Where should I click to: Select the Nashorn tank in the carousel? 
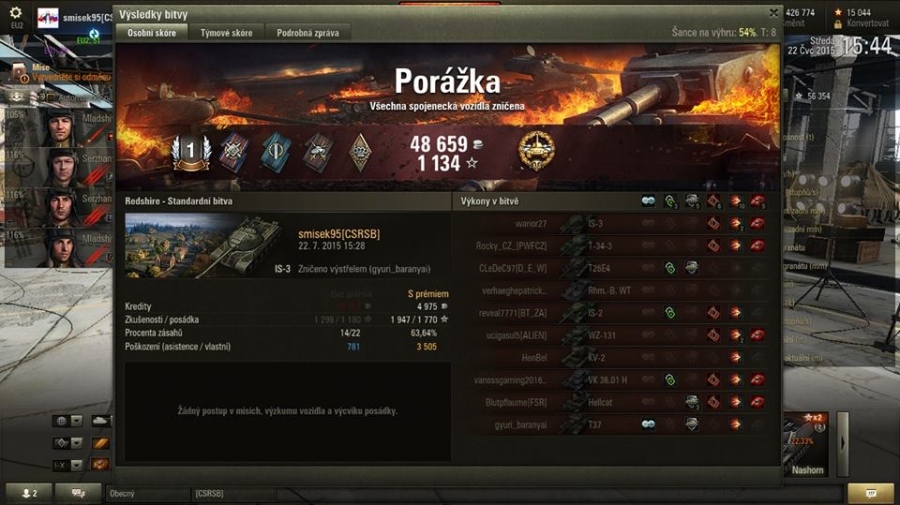point(805,445)
